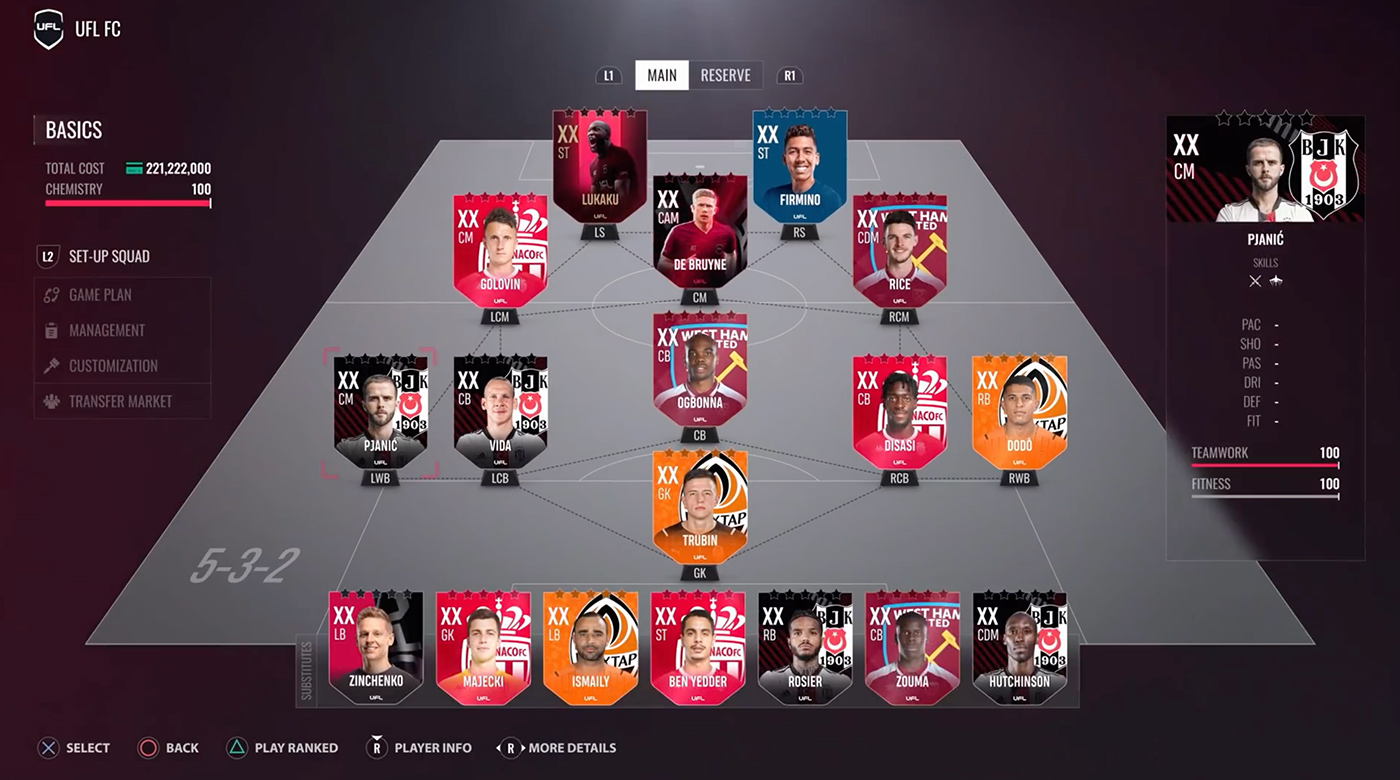The image size is (1400, 780).
Task: Choose goalkeeper Trubin's card
Action: point(700,507)
